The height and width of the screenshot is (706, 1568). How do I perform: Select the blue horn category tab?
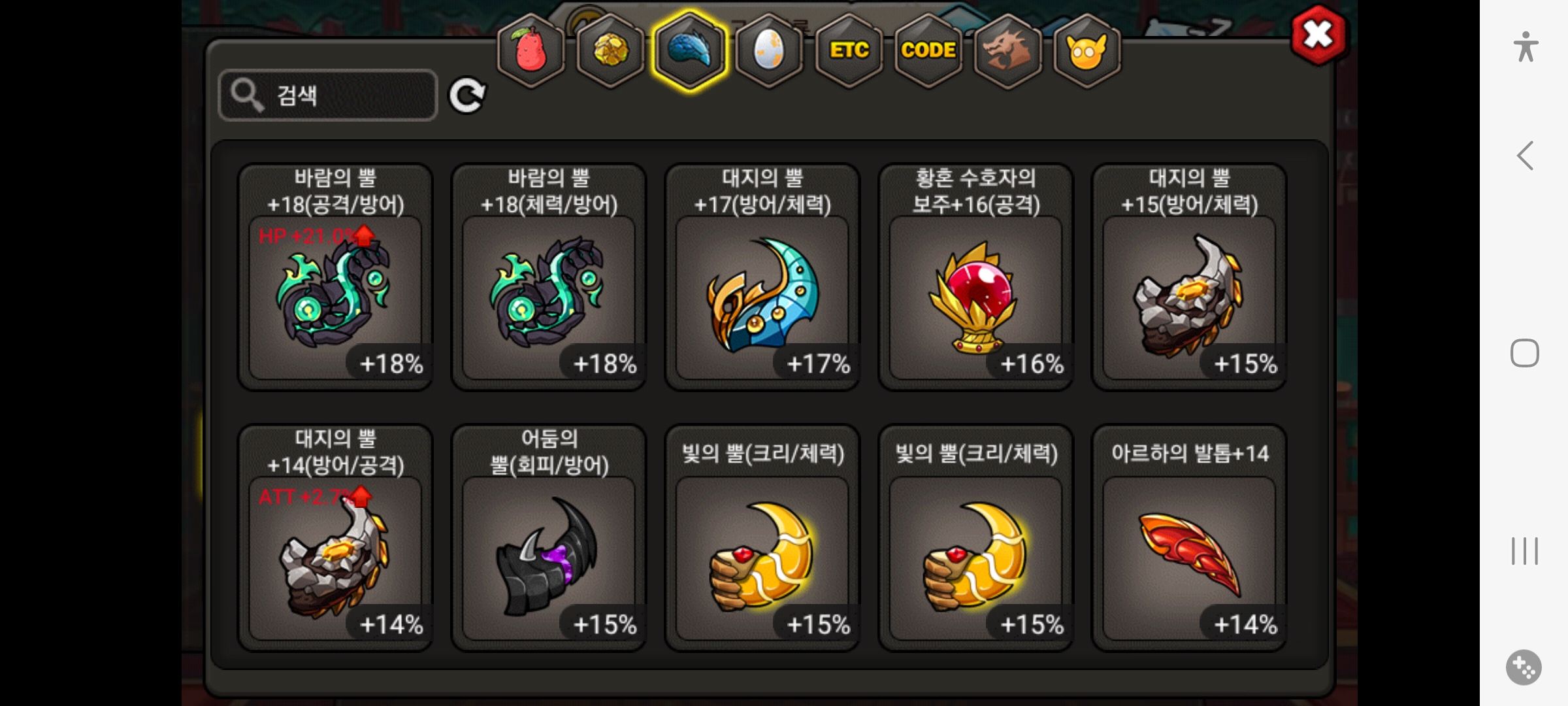coord(690,50)
